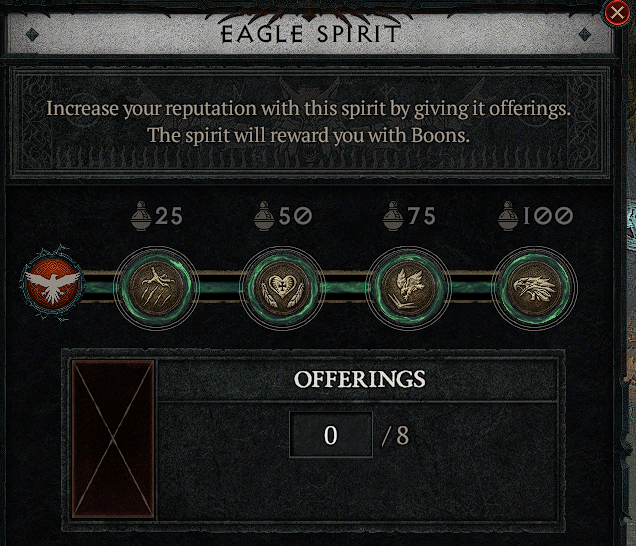636x546 pixels.
Task: Select the eagle head boon at 100
Action: point(536,286)
